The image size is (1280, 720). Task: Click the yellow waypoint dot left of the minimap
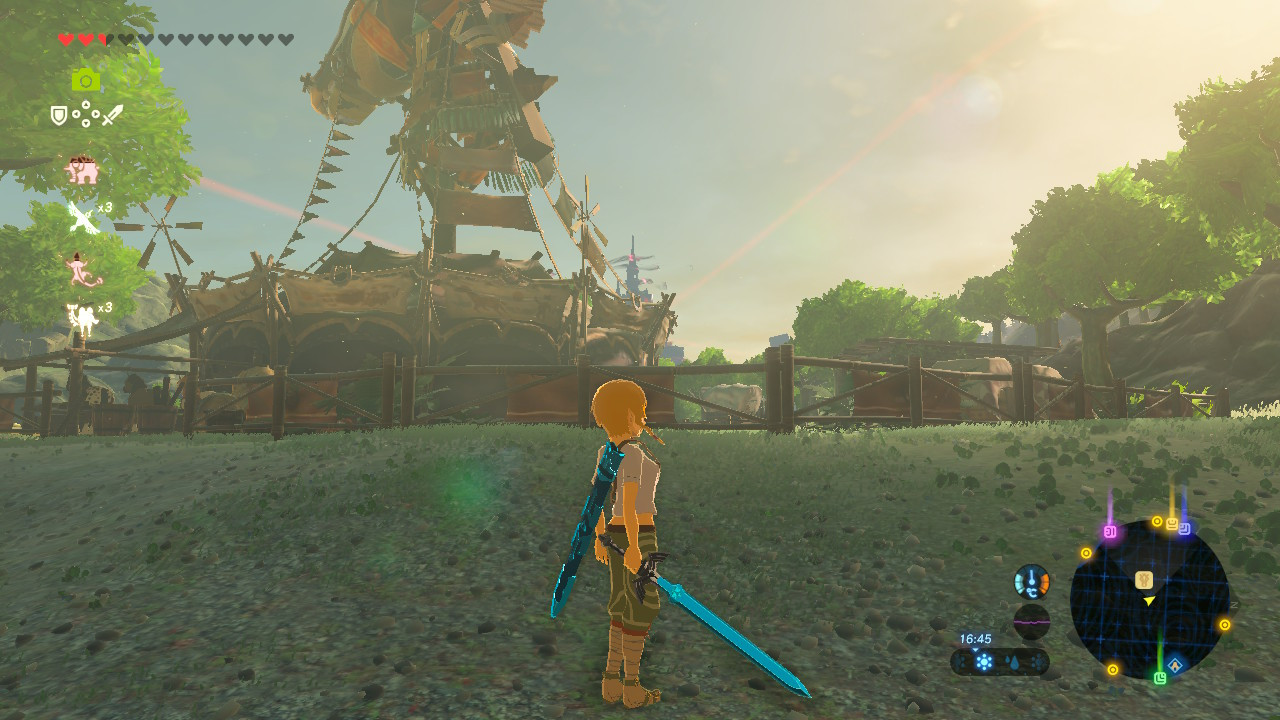(x=1086, y=552)
